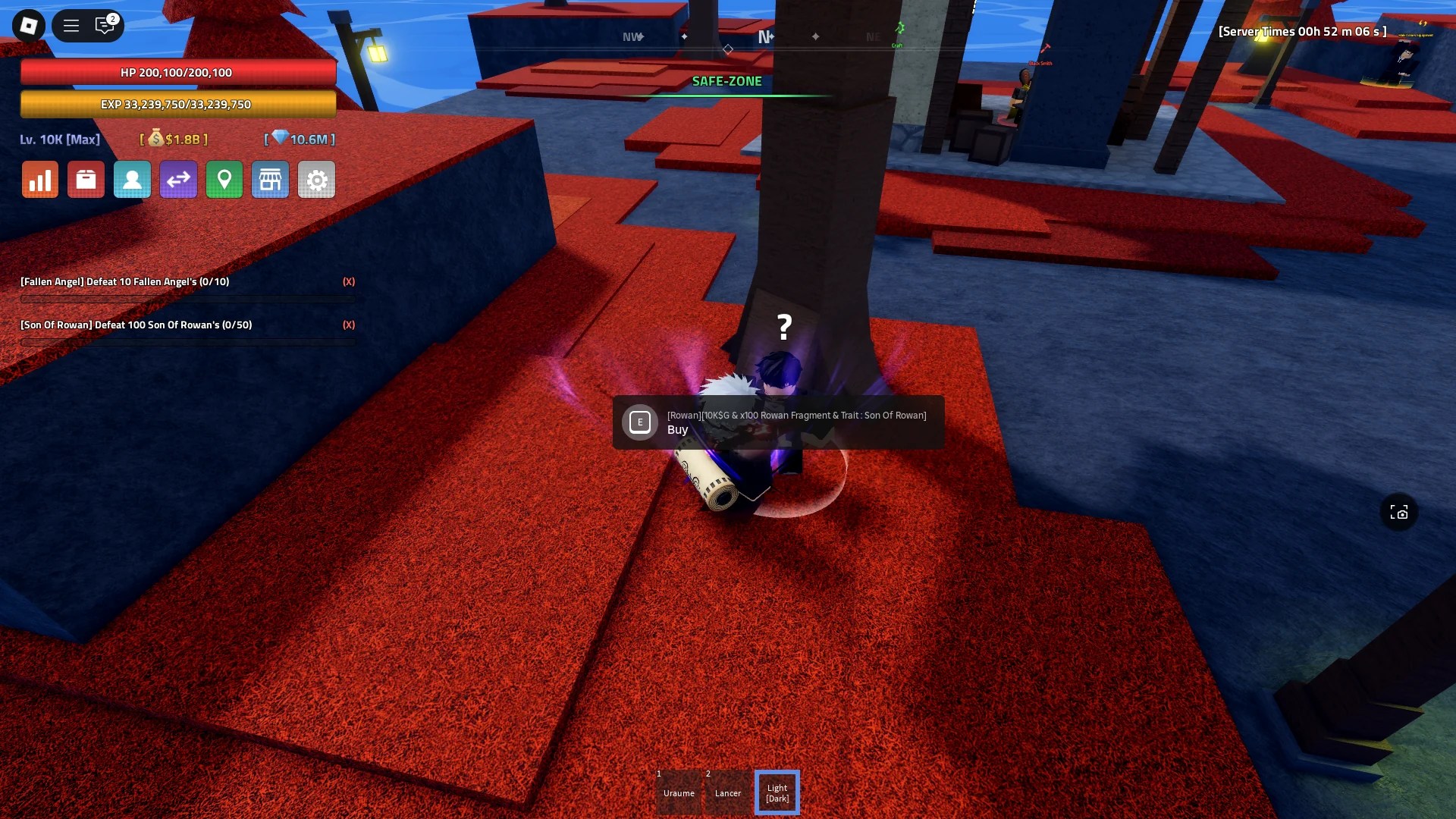Image resolution: width=1456 pixels, height=819 pixels.
Task: Open the player profile panel
Action: [132, 179]
